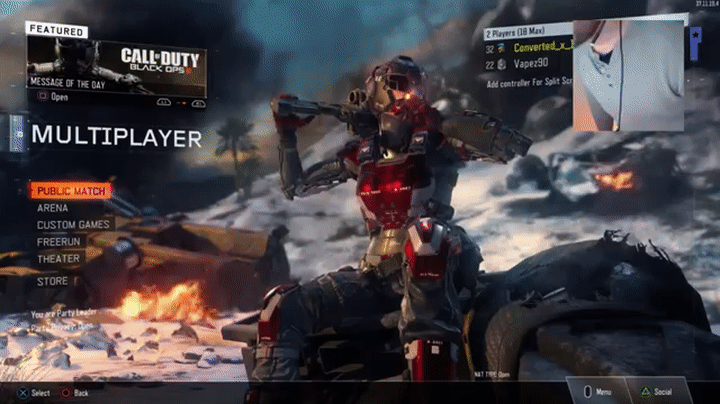Go to the Theater option
This screenshot has height=404, width=720.
coord(58,259)
